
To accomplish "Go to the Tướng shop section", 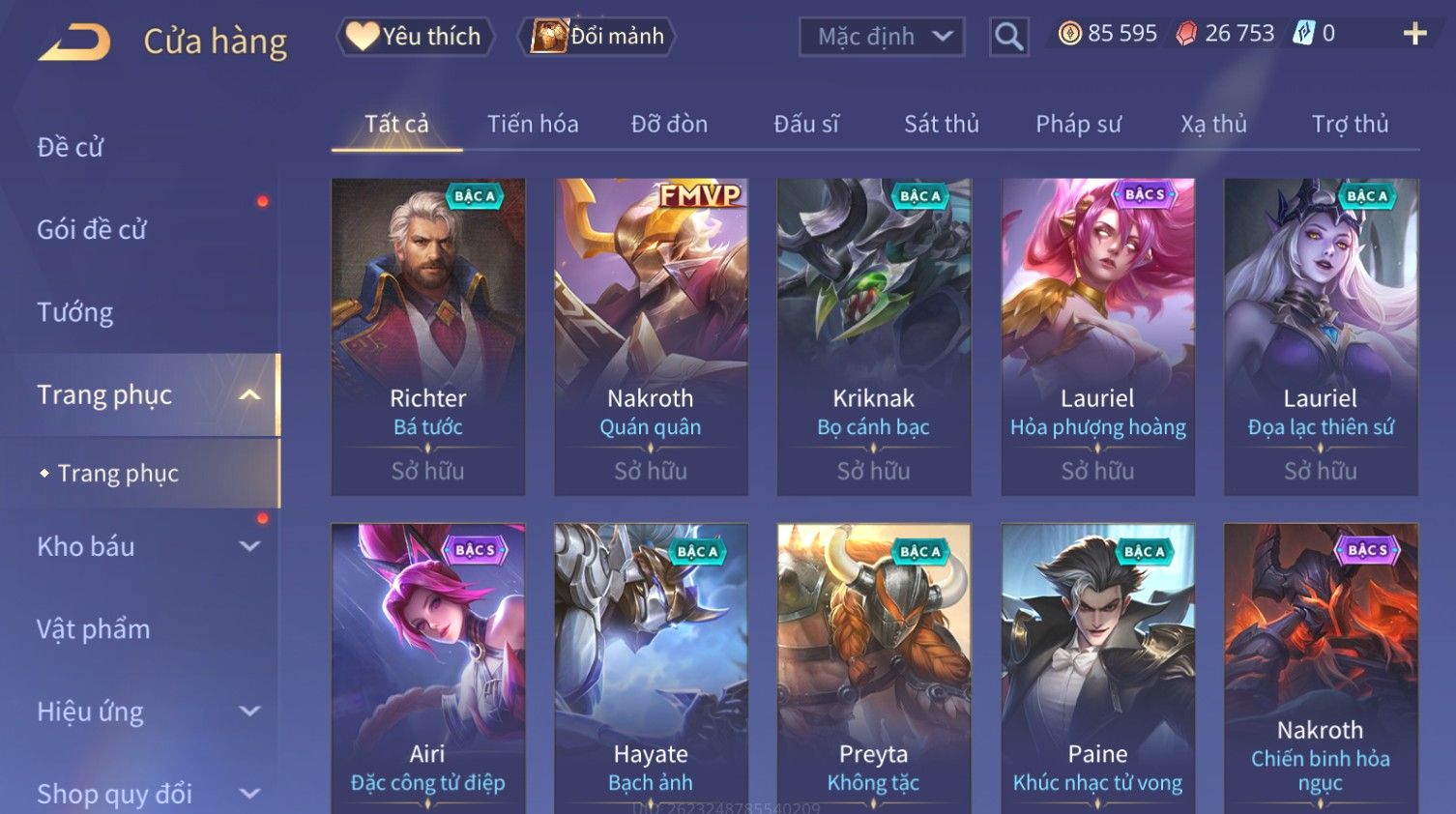I will (x=75, y=312).
